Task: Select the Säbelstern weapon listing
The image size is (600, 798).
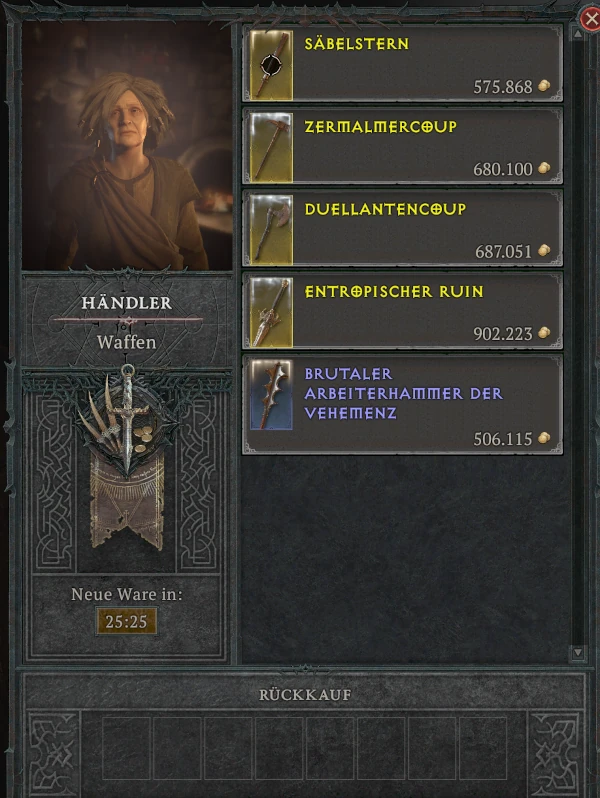Action: pos(402,63)
